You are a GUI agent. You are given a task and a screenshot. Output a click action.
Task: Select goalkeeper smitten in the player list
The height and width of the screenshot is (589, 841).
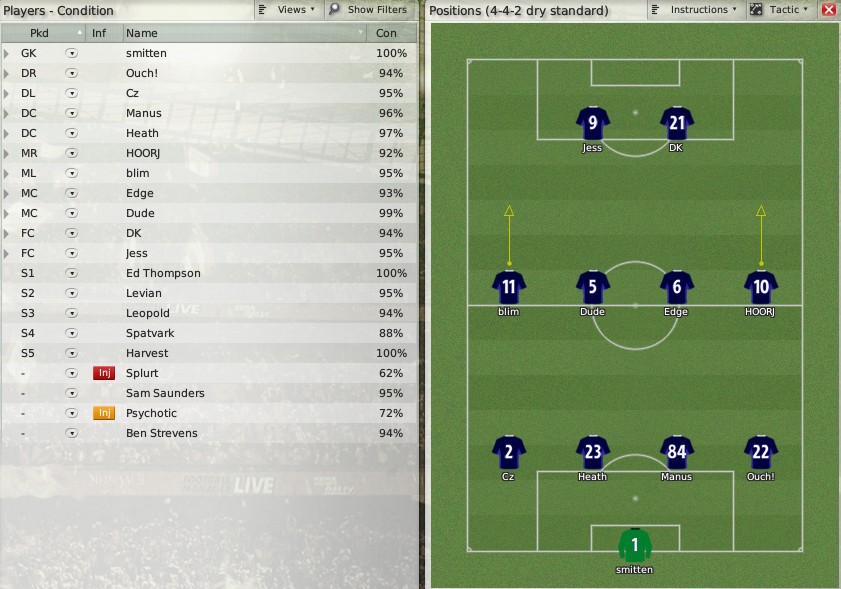[147, 53]
